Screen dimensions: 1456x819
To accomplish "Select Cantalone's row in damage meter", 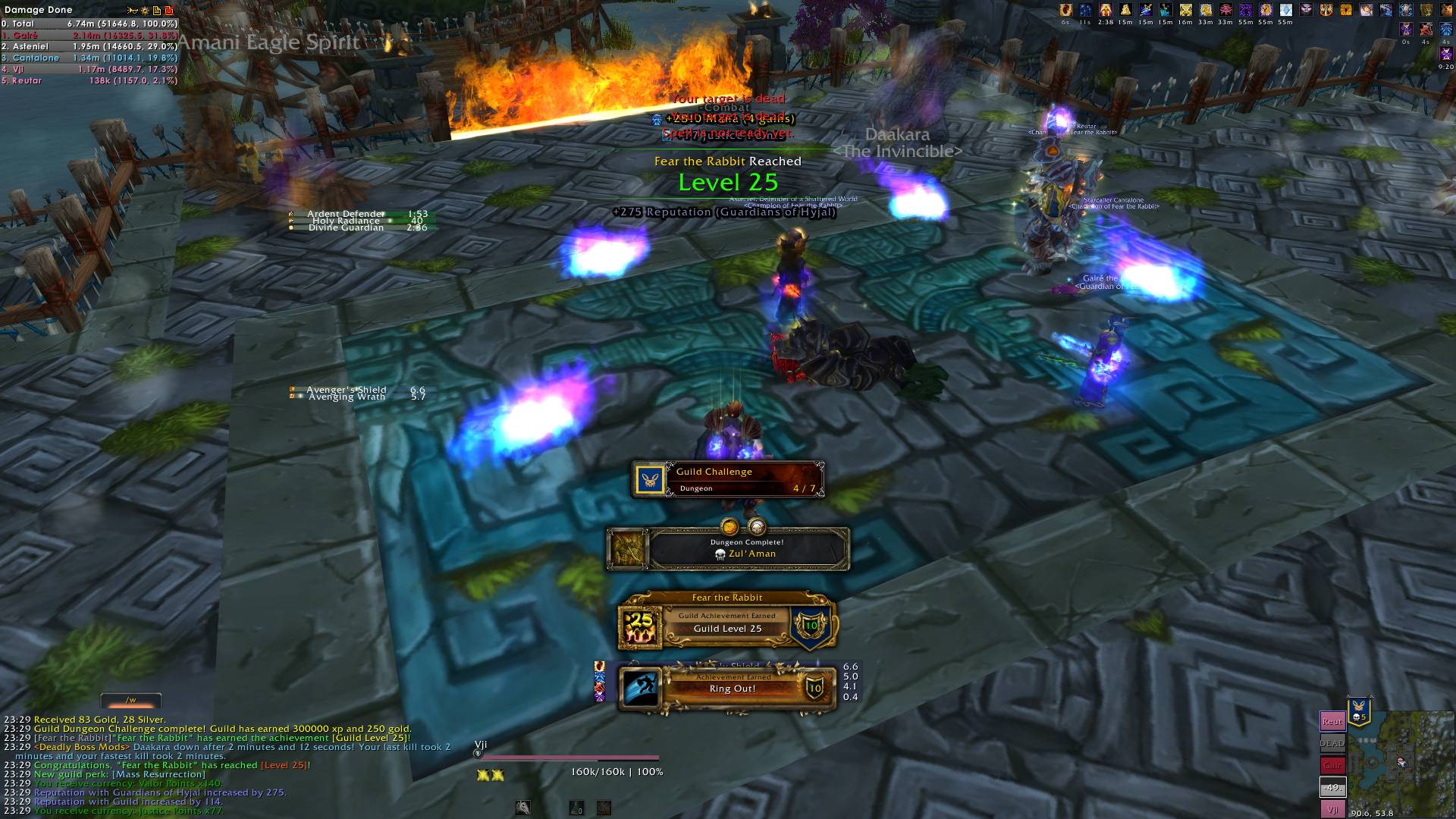I will [89, 58].
